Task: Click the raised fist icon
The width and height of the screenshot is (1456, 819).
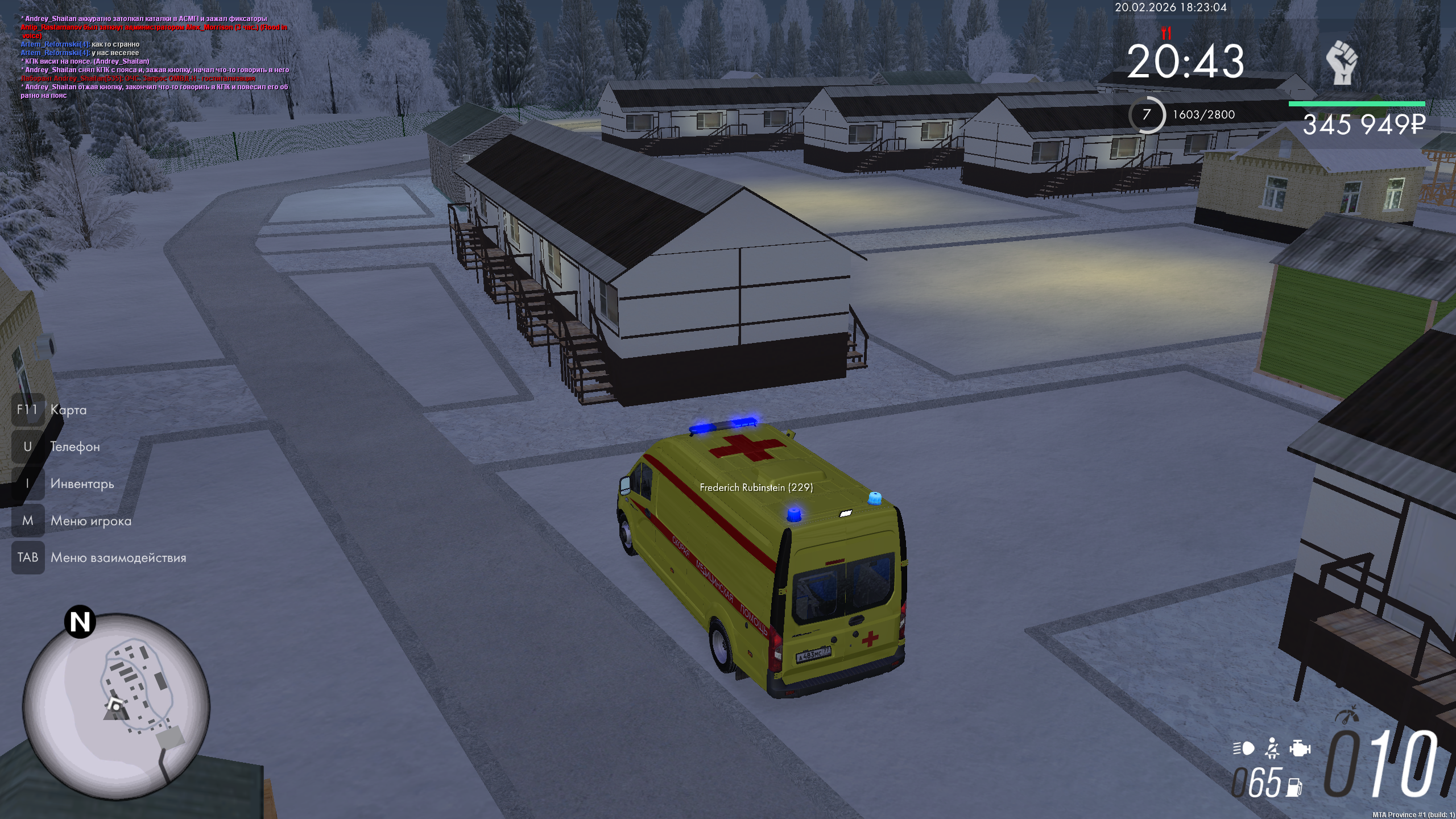Action: 1342,63
